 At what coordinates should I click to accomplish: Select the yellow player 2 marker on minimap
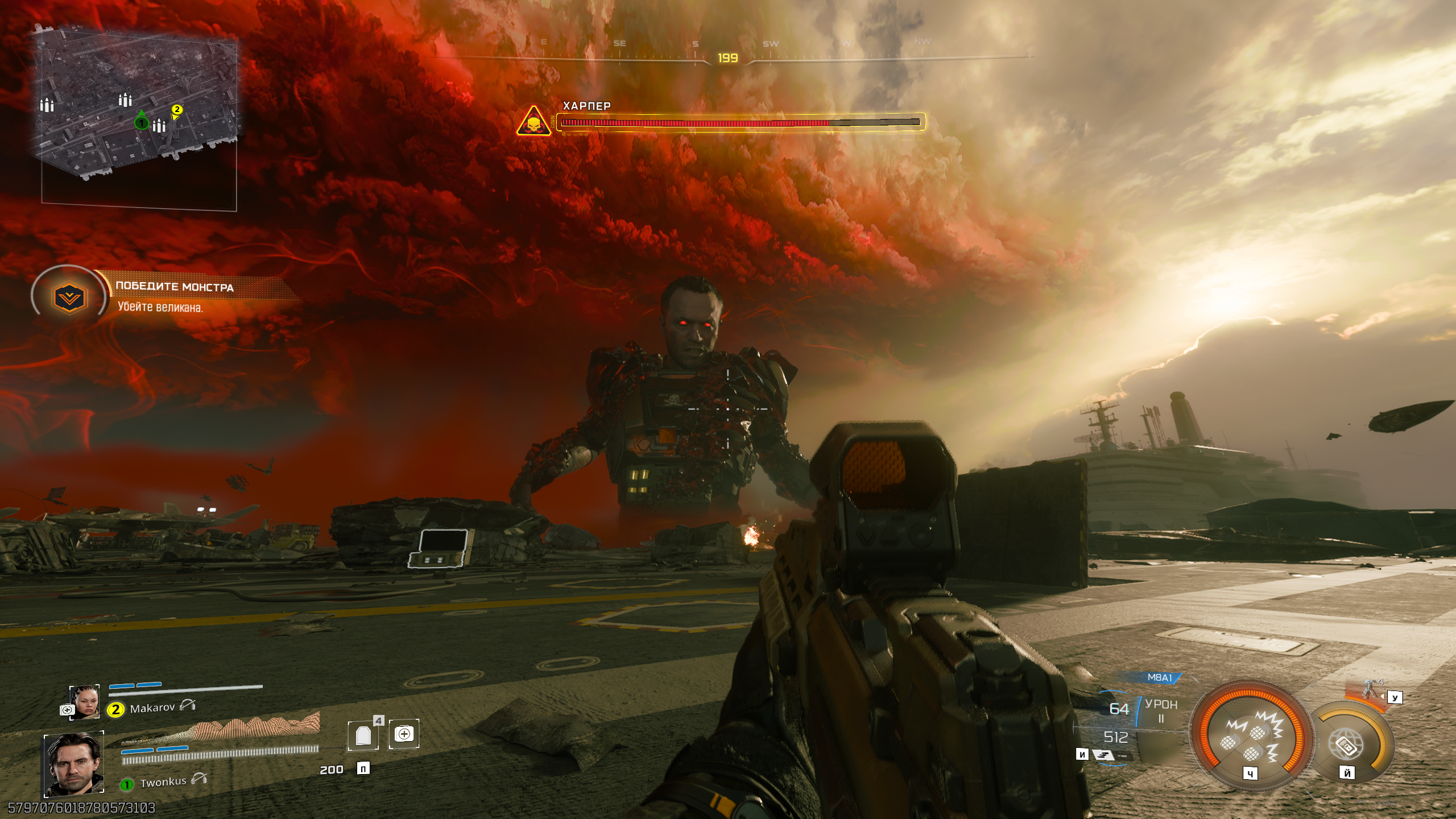point(177,110)
